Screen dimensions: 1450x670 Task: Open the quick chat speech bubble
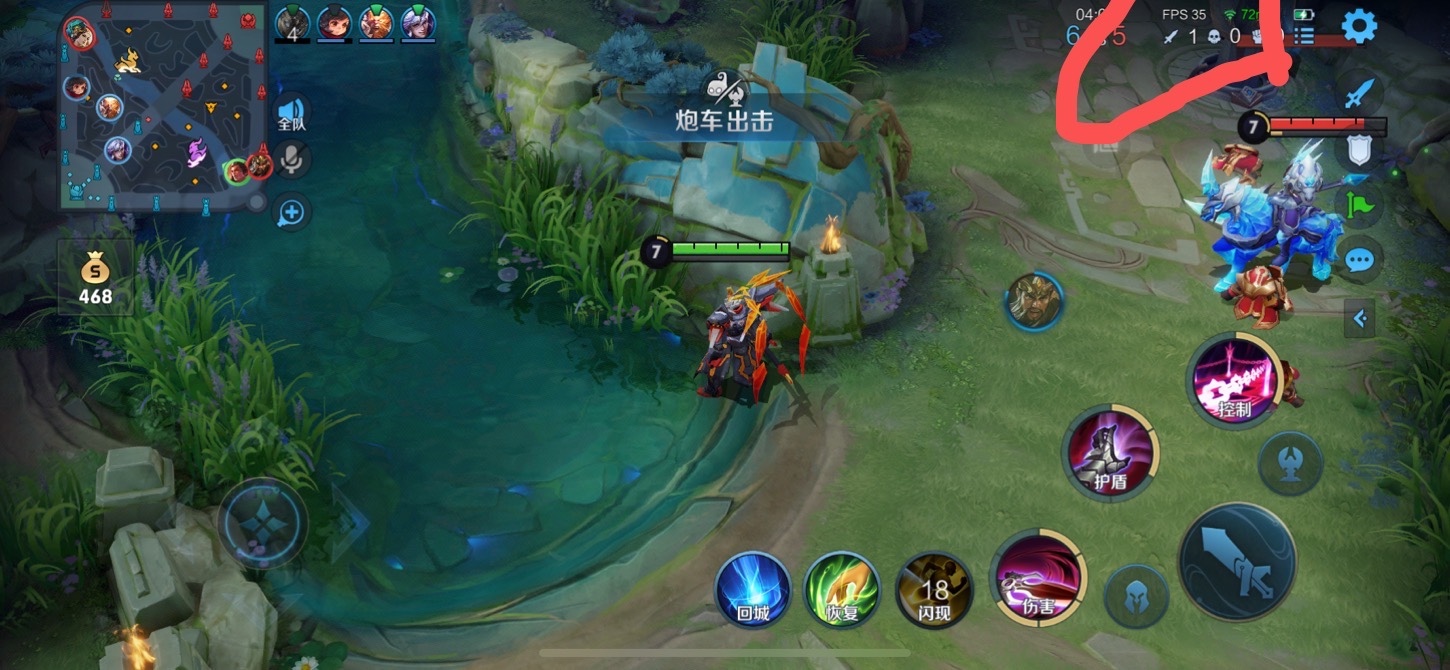(x=1358, y=262)
